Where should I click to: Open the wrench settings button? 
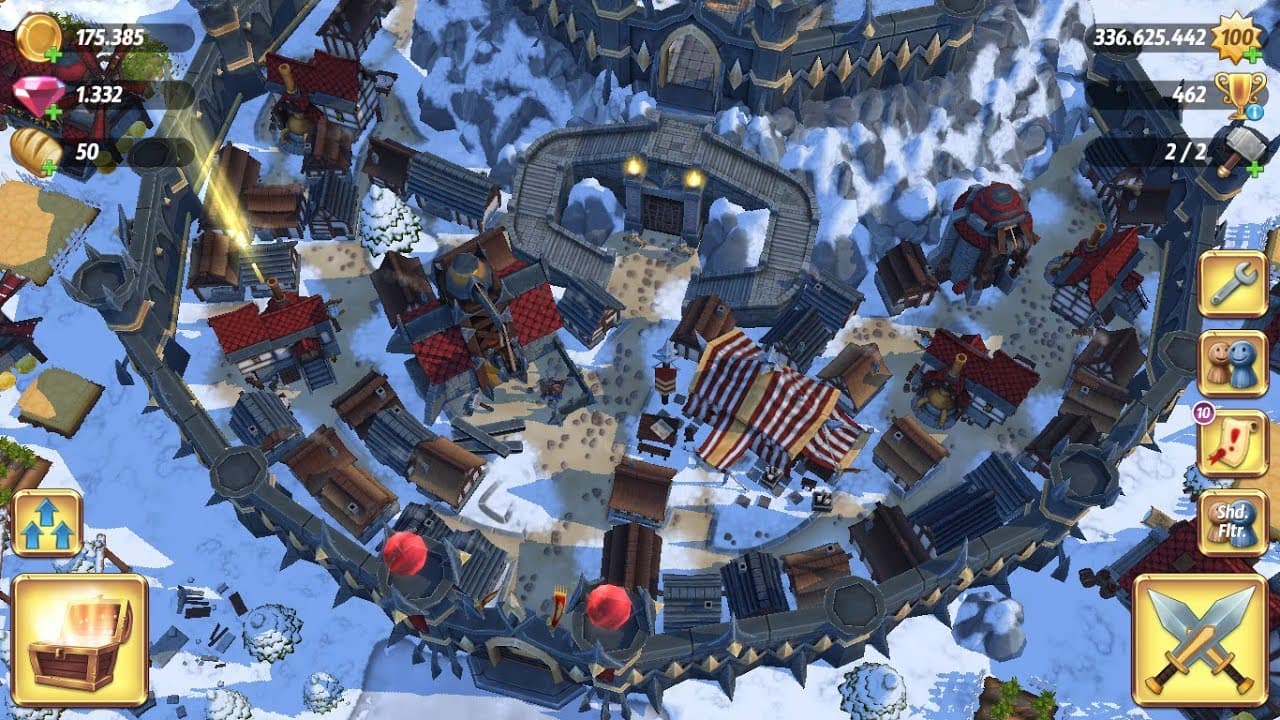click(1232, 284)
